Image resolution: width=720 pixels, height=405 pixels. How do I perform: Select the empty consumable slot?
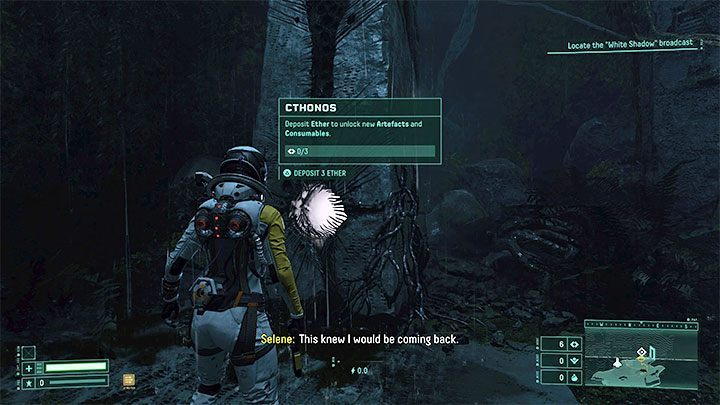28,351
